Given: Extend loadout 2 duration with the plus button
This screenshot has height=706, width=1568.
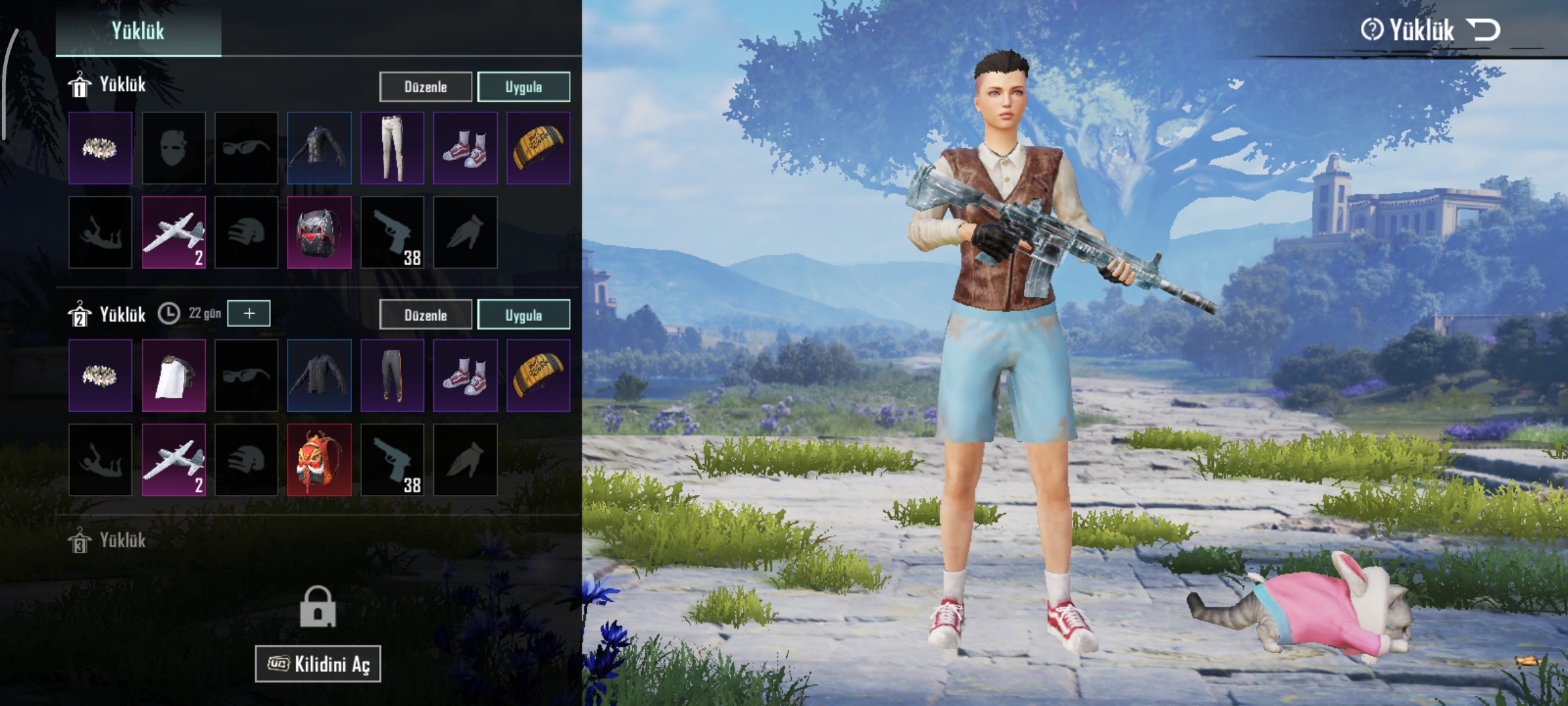Looking at the screenshot, I should [x=249, y=314].
